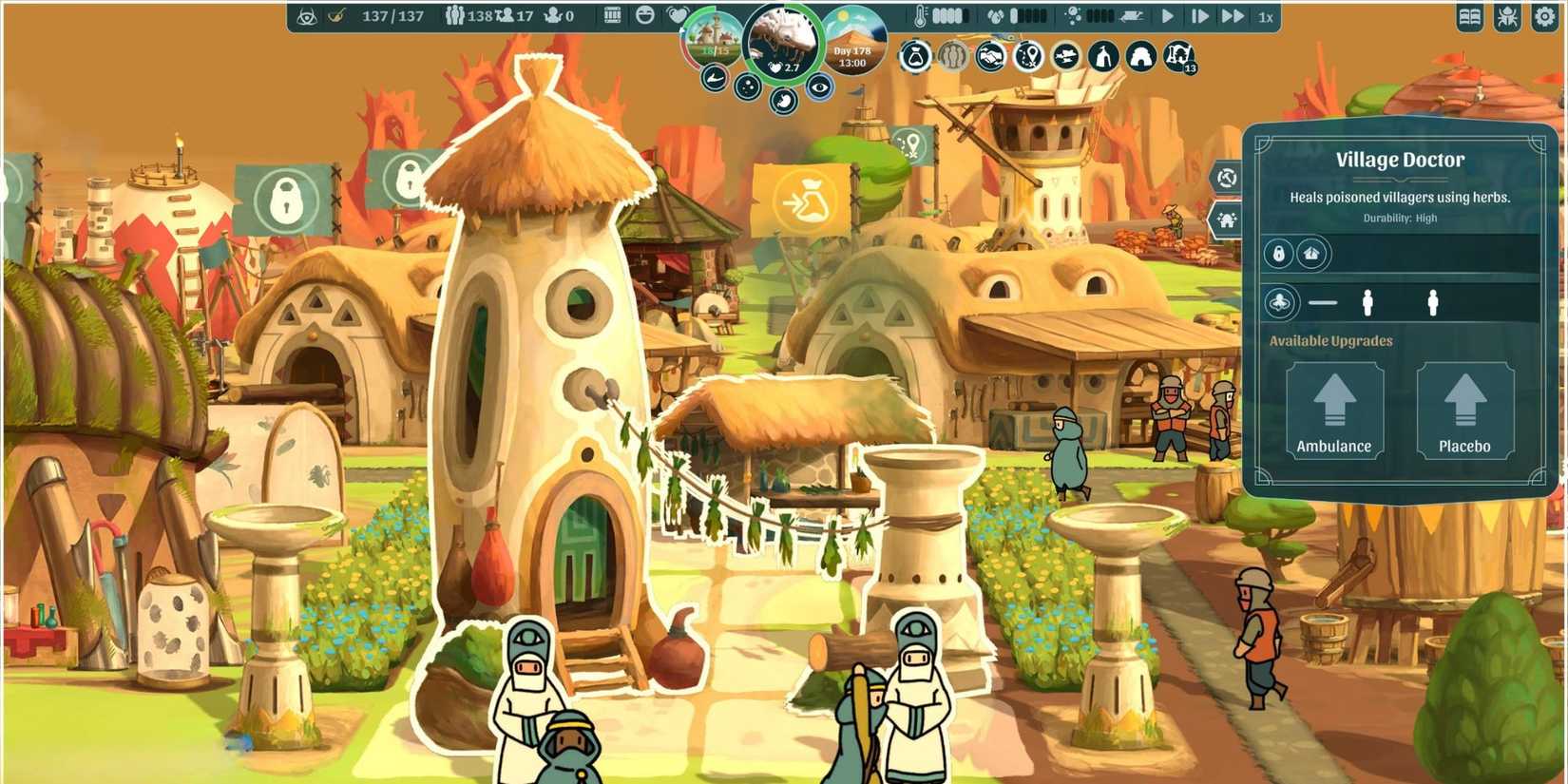
Task: Open the tent building category
Action: (x=1102, y=57)
